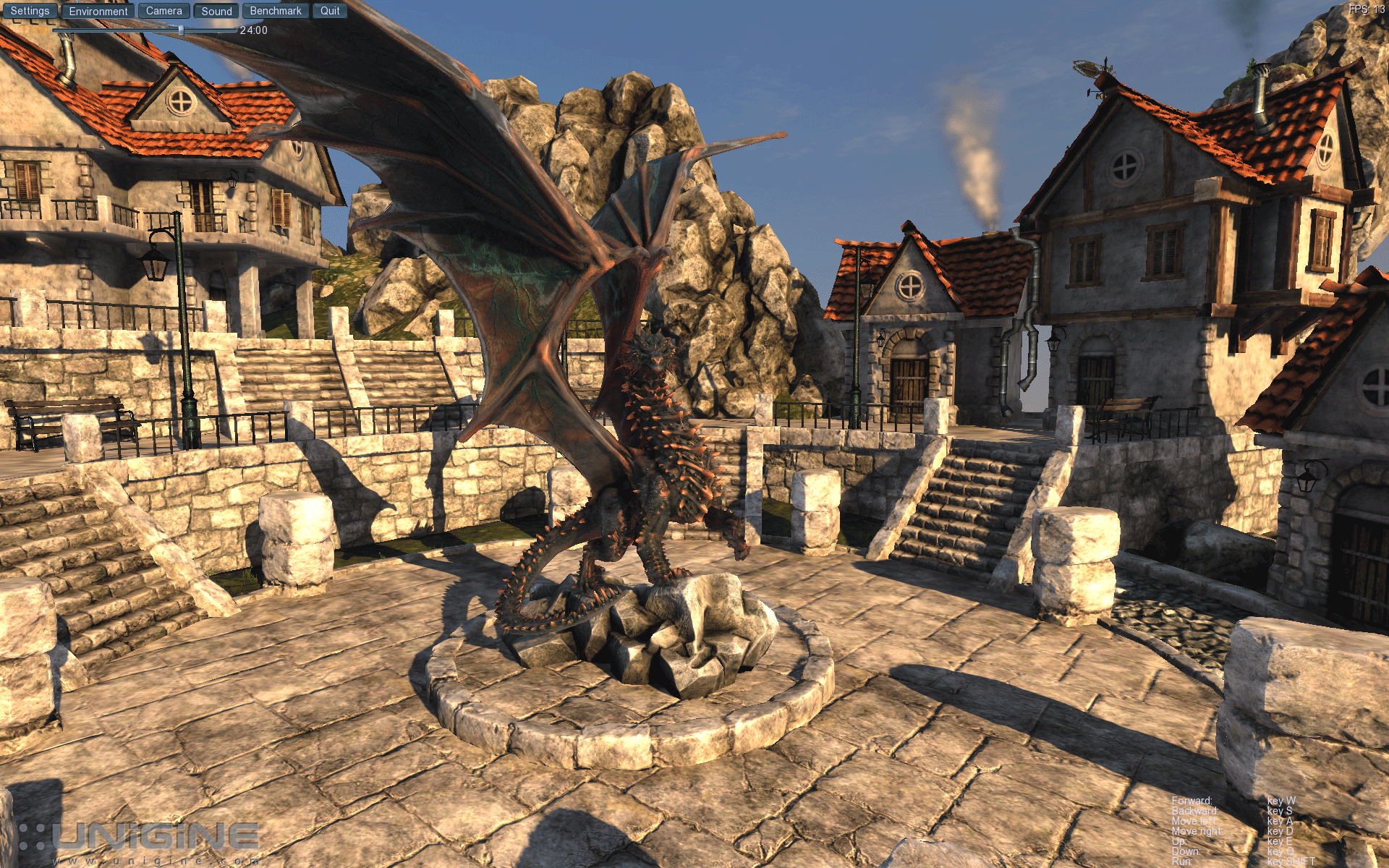Toggle the Sound button
The width and height of the screenshot is (1389, 868).
216,11
